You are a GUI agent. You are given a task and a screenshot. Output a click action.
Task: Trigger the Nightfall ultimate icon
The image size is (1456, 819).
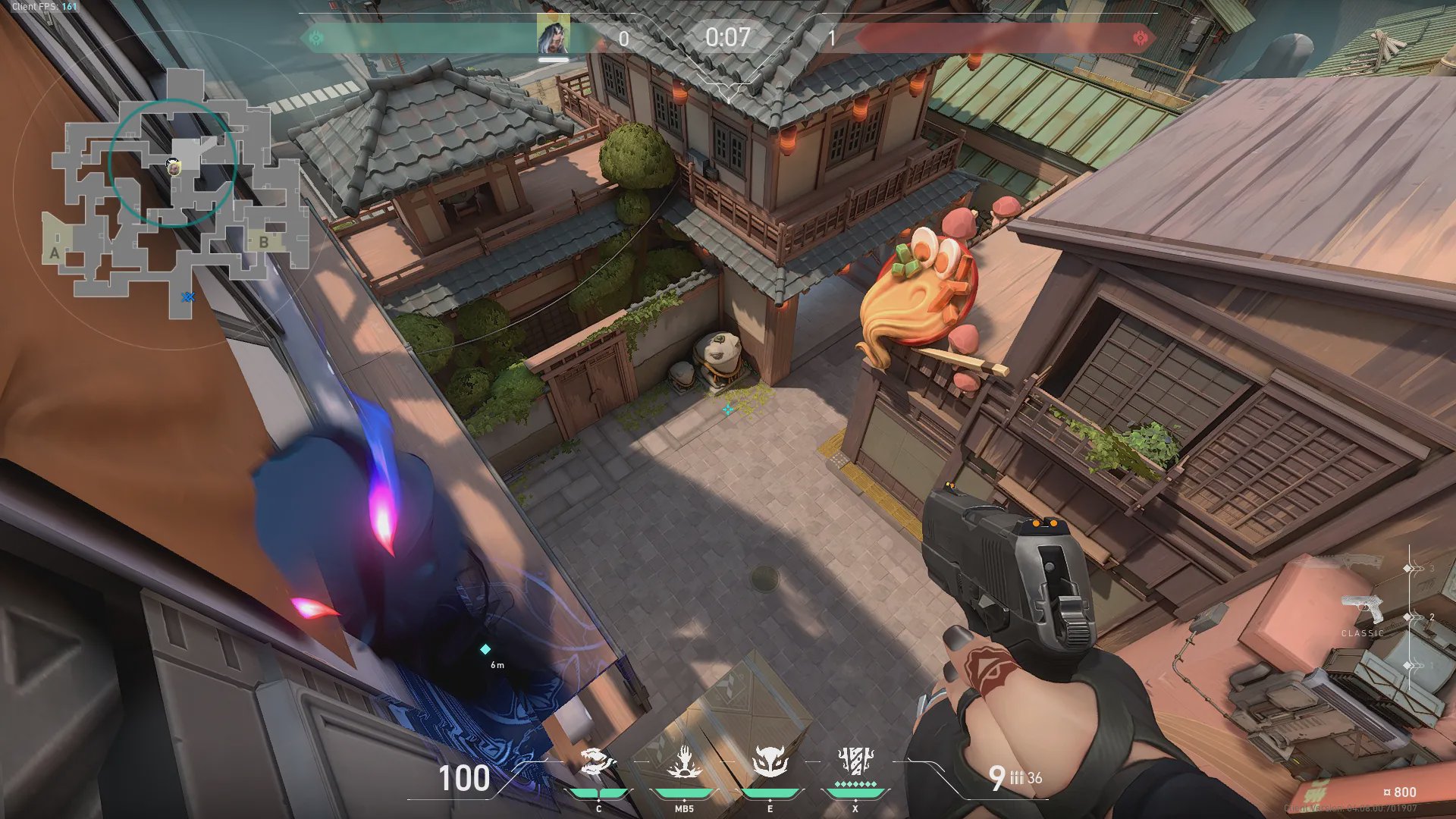click(855, 761)
